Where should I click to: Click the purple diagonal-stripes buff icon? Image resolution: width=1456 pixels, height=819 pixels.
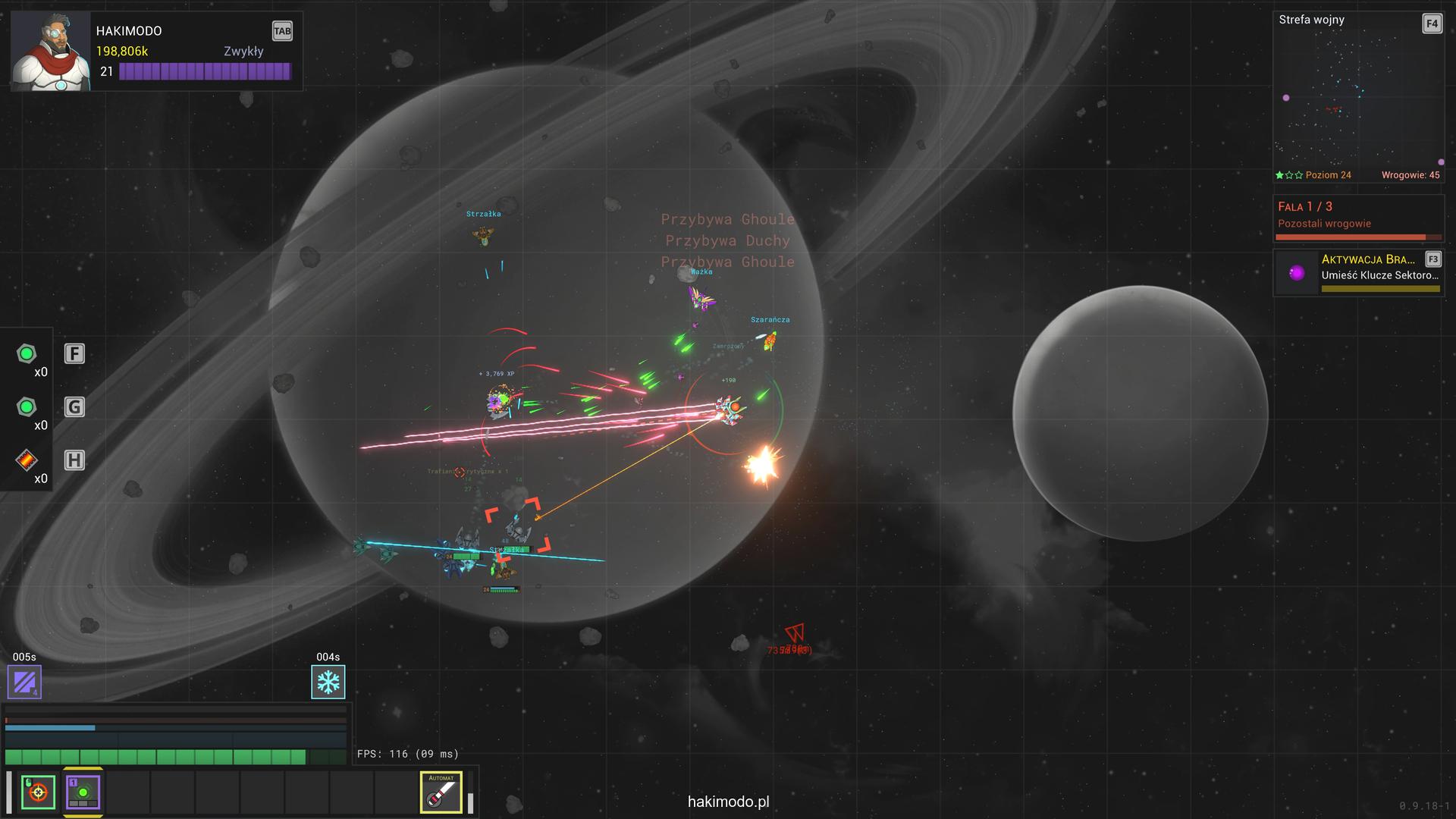(x=24, y=682)
